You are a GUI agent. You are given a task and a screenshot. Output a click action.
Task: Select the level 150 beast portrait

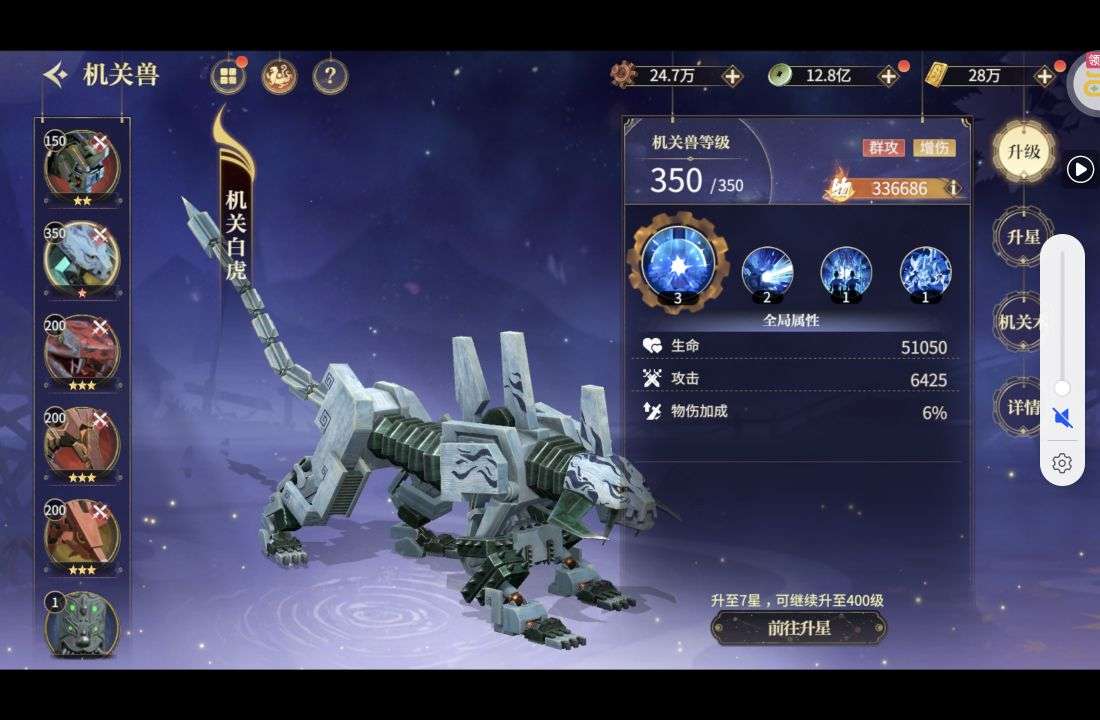tap(81, 164)
